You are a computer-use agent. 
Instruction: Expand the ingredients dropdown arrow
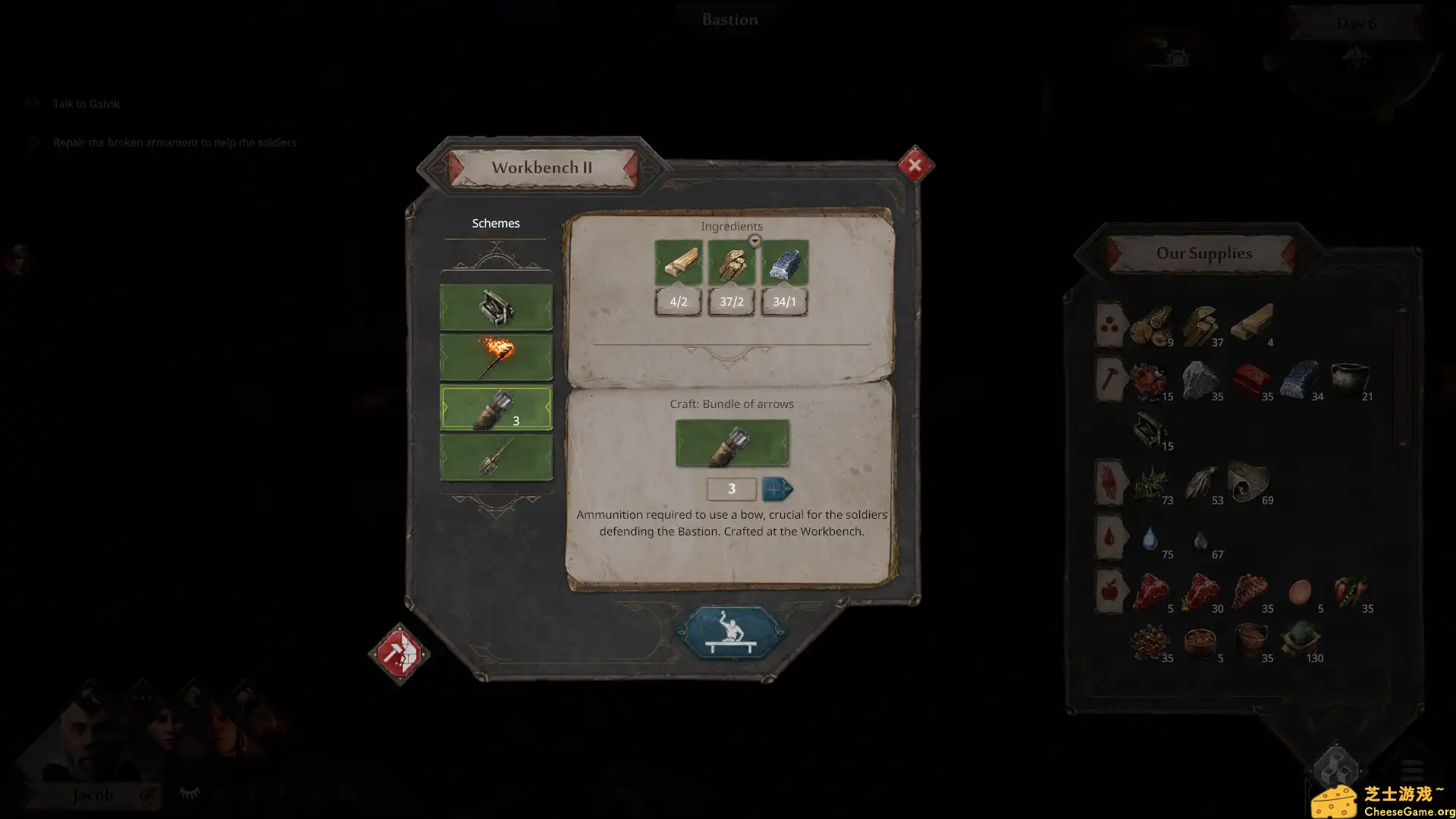point(755,241)
